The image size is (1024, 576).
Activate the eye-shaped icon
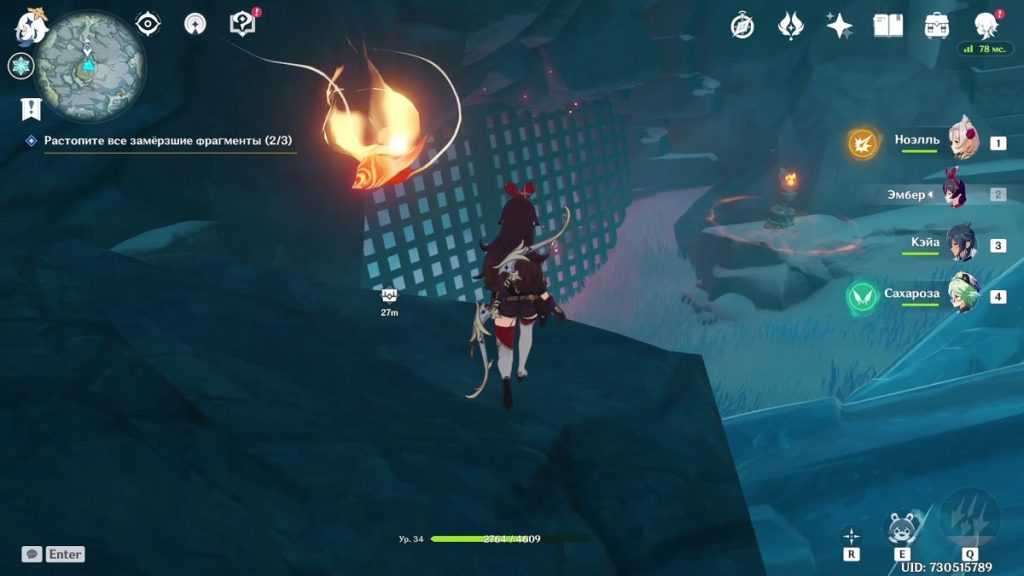tap(148, 24)
